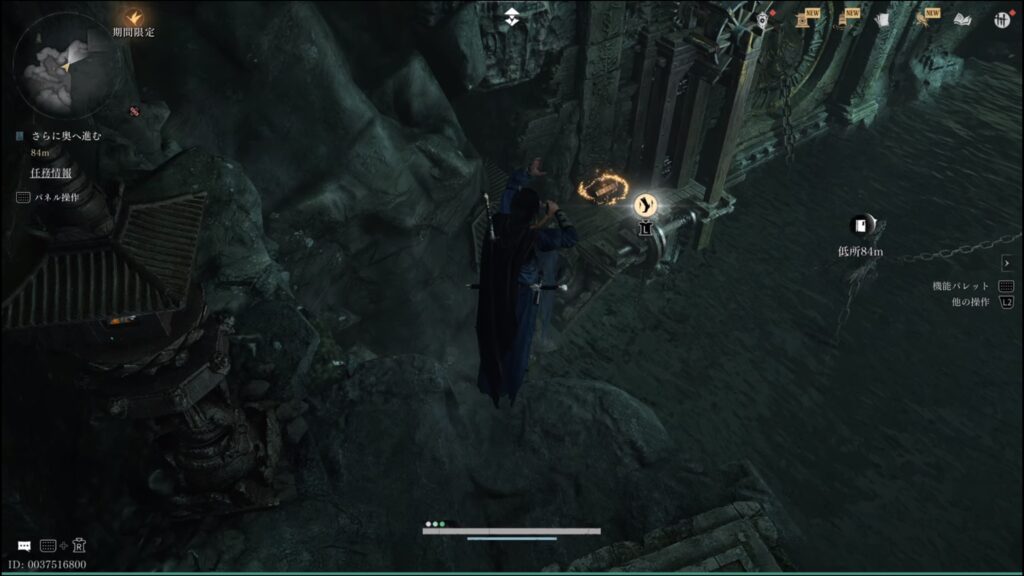Select the 低所84m waypoint marker

pos(860,226)
